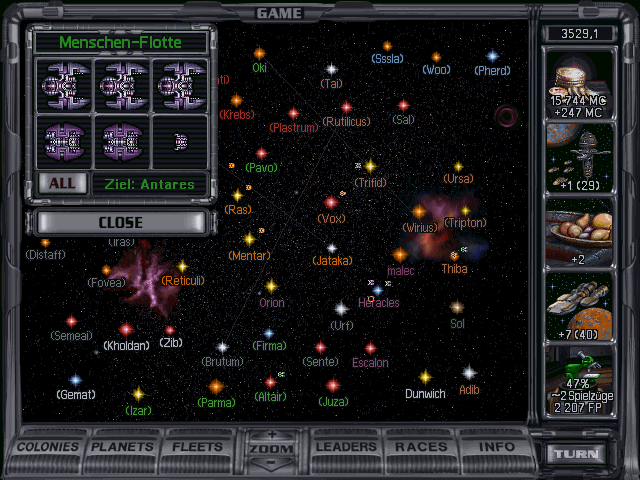This screenshot has height=480, width=640.
Task: Open the Leaders screen
Action: [x=348, y=447]
